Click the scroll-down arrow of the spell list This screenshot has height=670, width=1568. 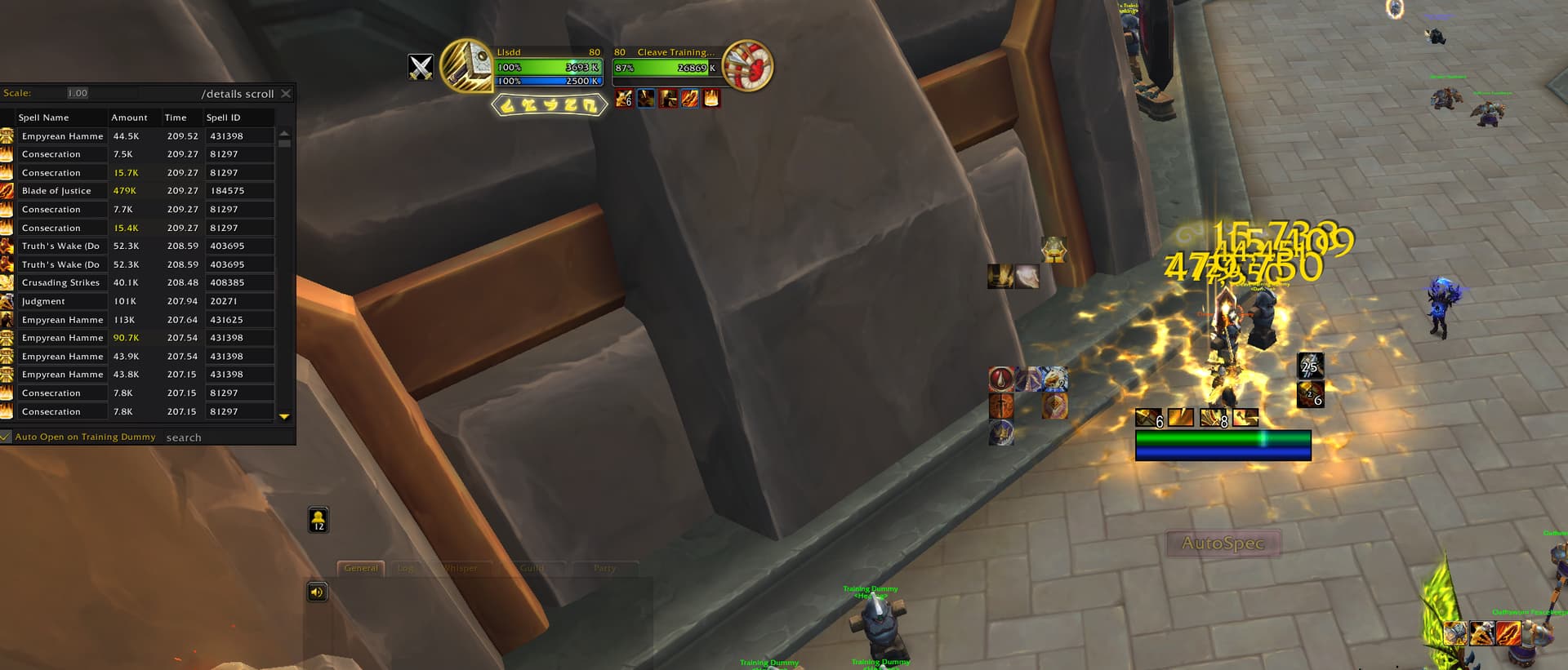284,416
